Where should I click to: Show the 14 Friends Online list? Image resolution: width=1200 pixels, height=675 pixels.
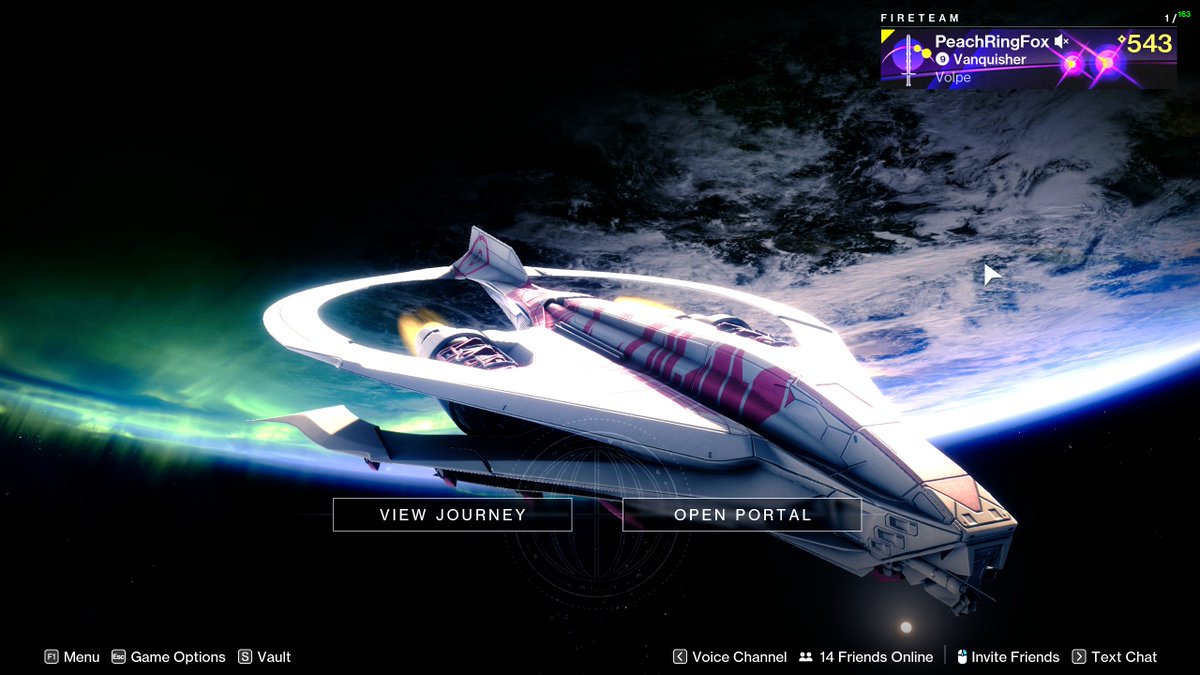coord(866,657)
